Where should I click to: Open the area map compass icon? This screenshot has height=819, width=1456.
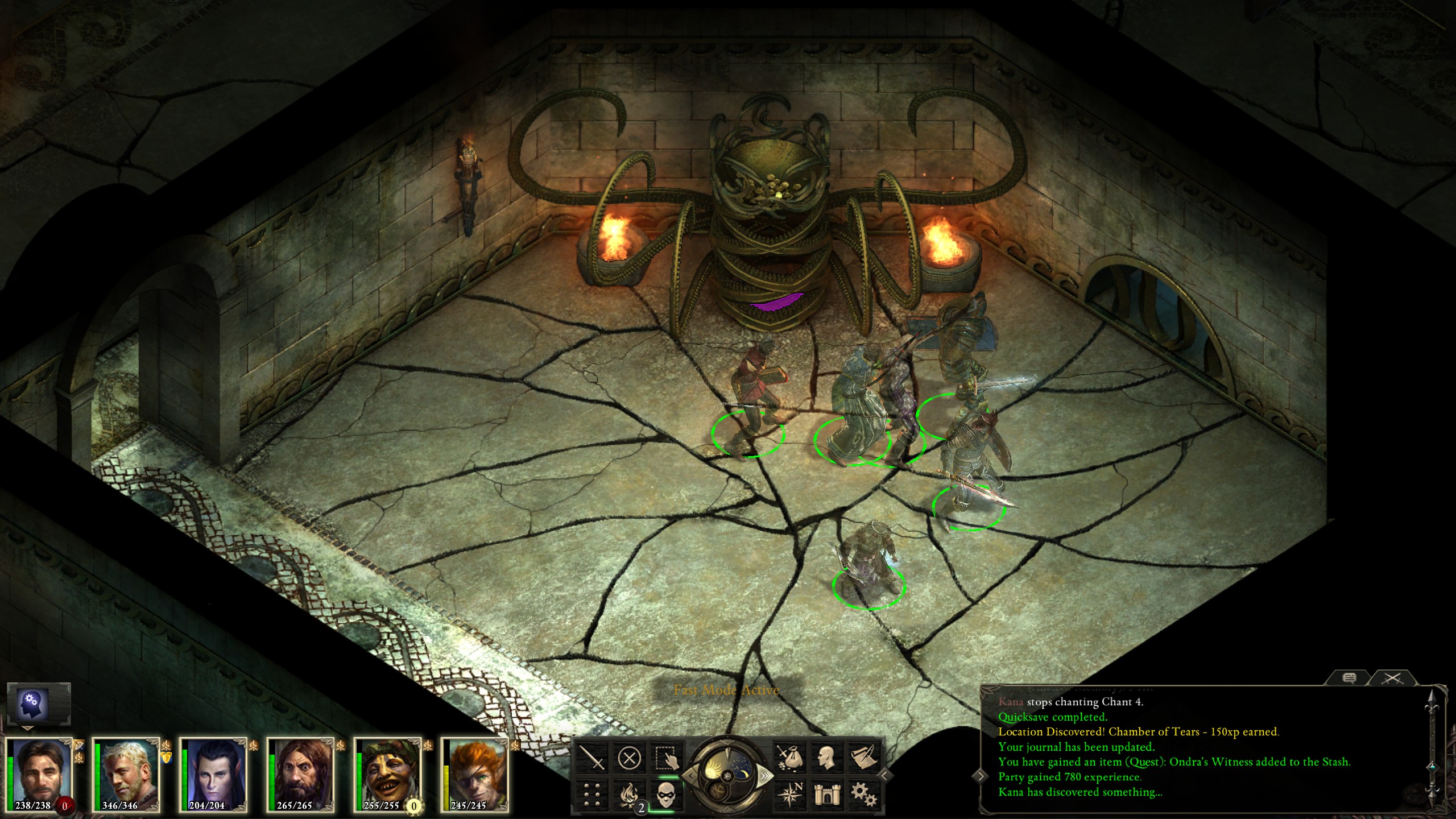click(x=789, y=794)
